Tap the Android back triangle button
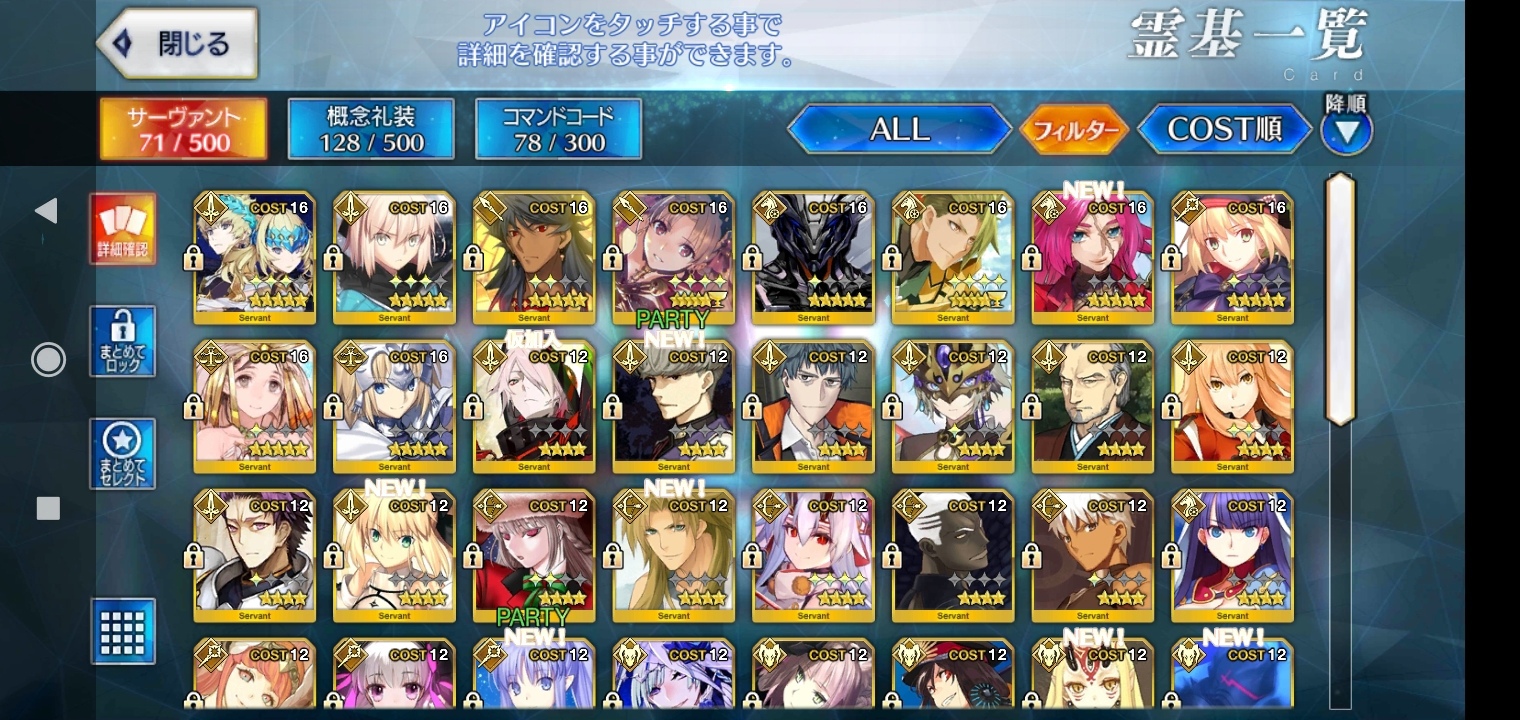 [x=46, y=210]
